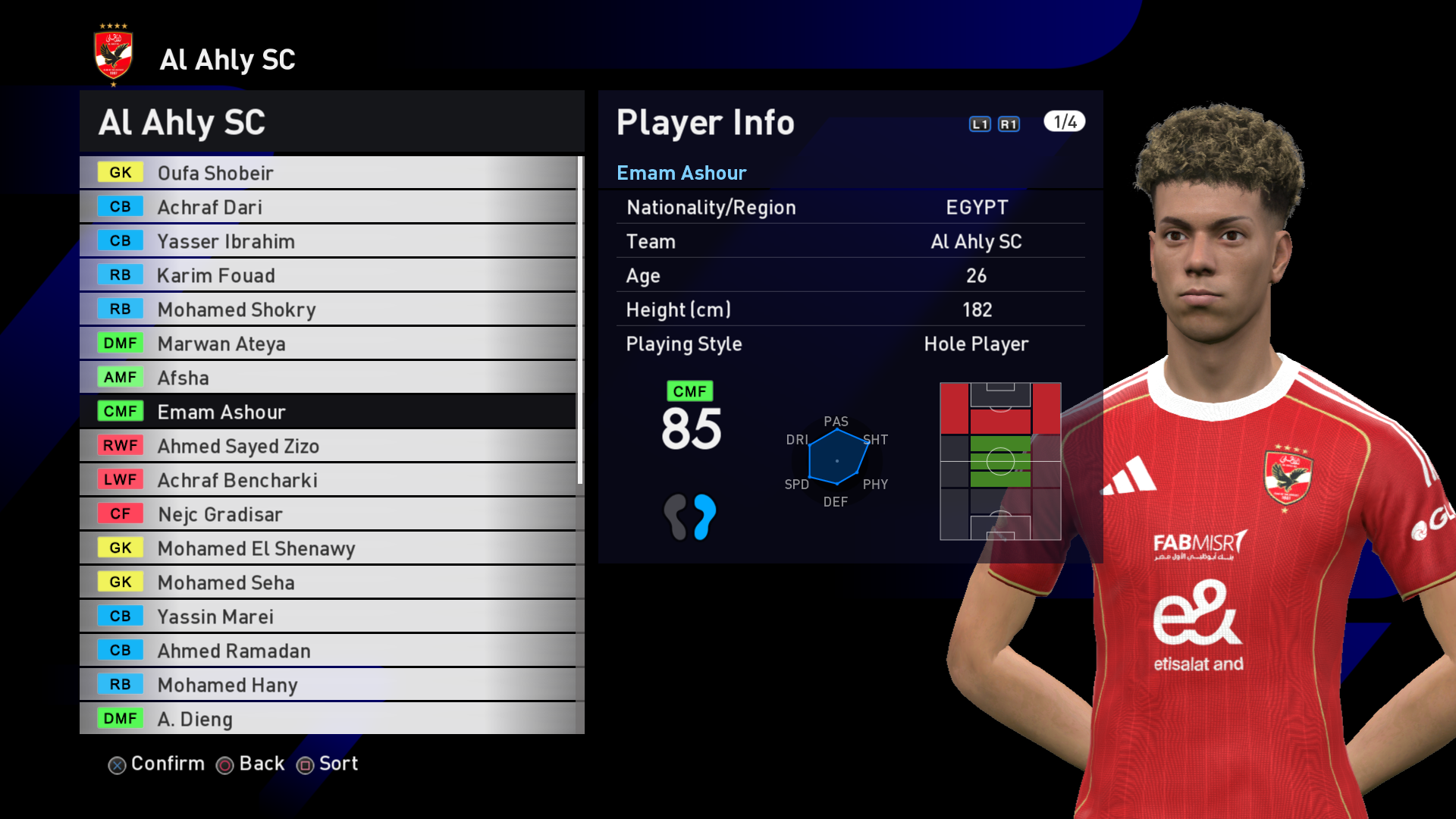Select highlighted Emam Ashour row
The image size is (1456, 819).
tap(328, 412)
